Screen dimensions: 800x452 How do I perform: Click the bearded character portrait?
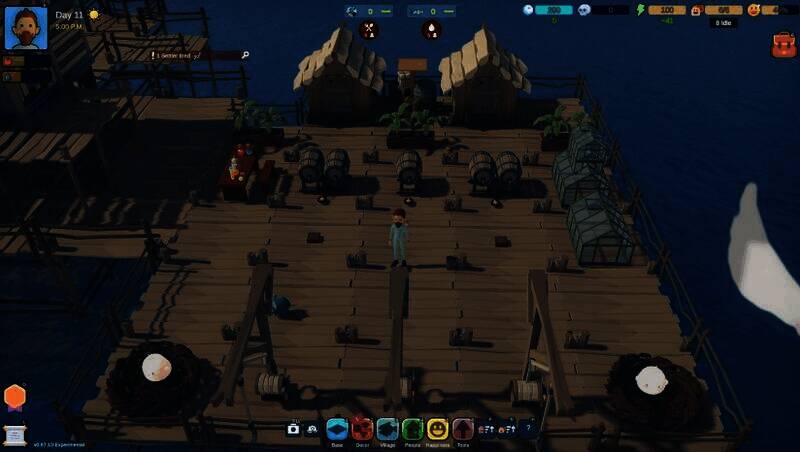(x=26, y=27)
